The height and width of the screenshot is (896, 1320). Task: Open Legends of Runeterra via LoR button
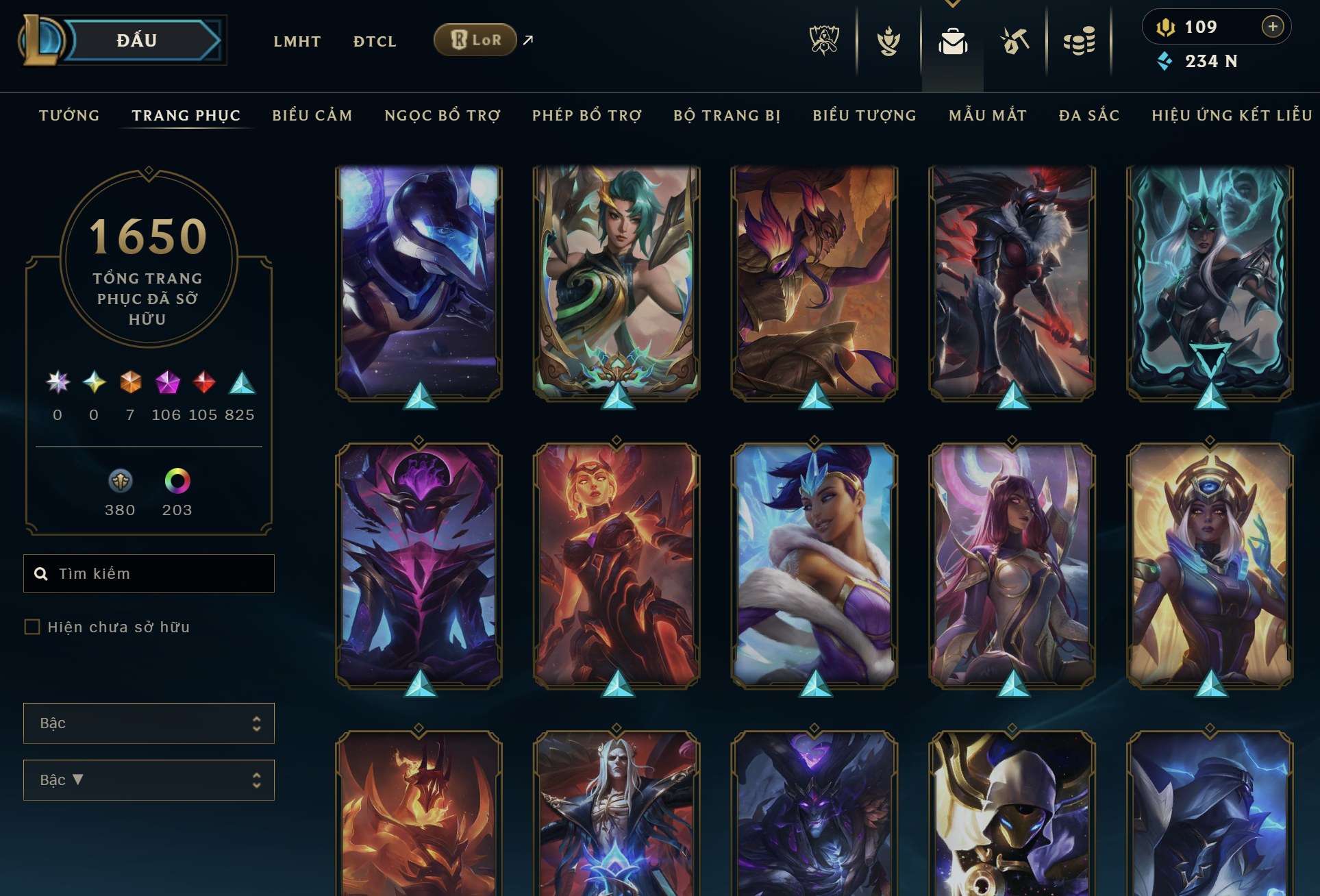tap(475, 40)
